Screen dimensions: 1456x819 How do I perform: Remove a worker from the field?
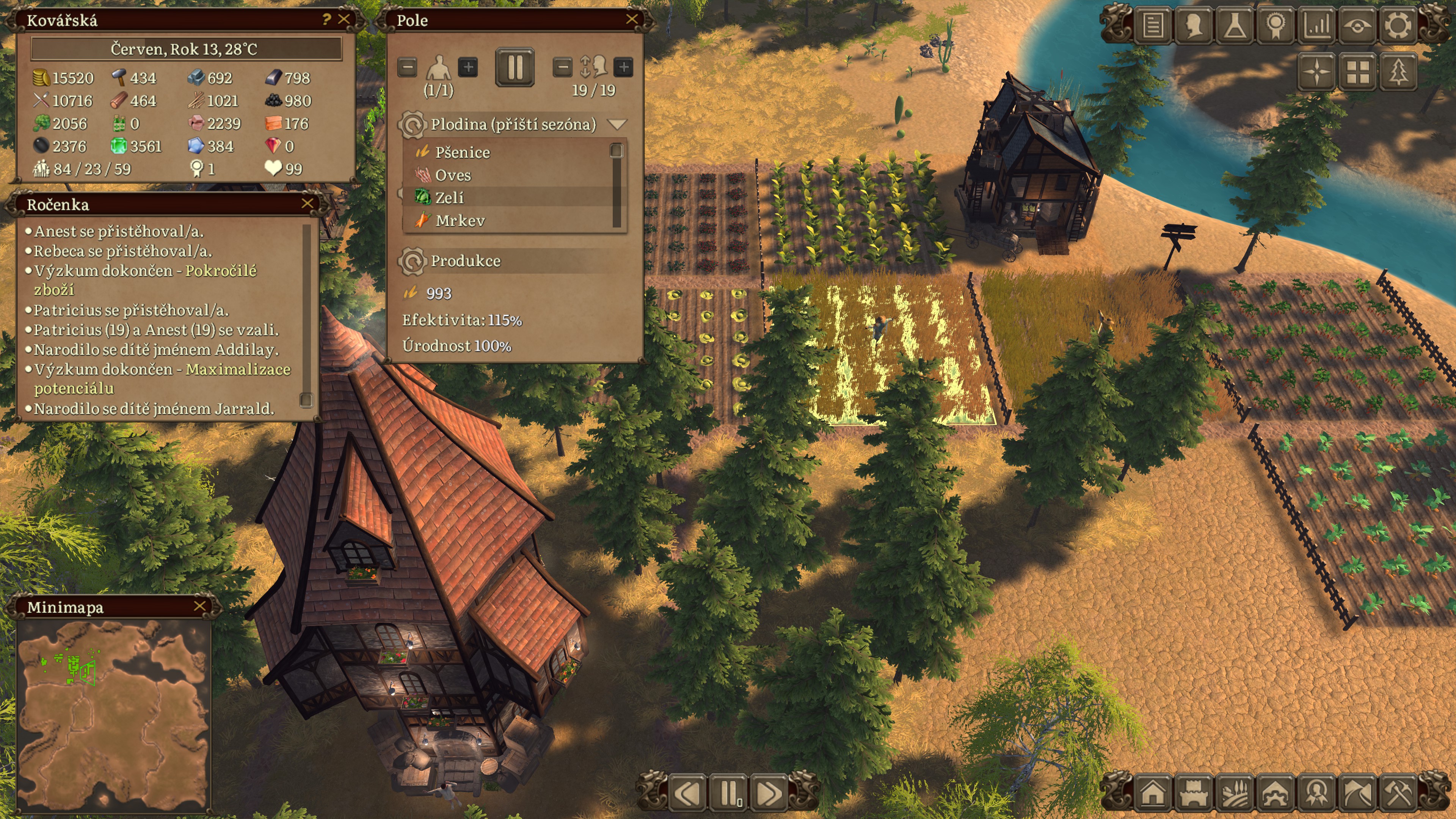407,68
